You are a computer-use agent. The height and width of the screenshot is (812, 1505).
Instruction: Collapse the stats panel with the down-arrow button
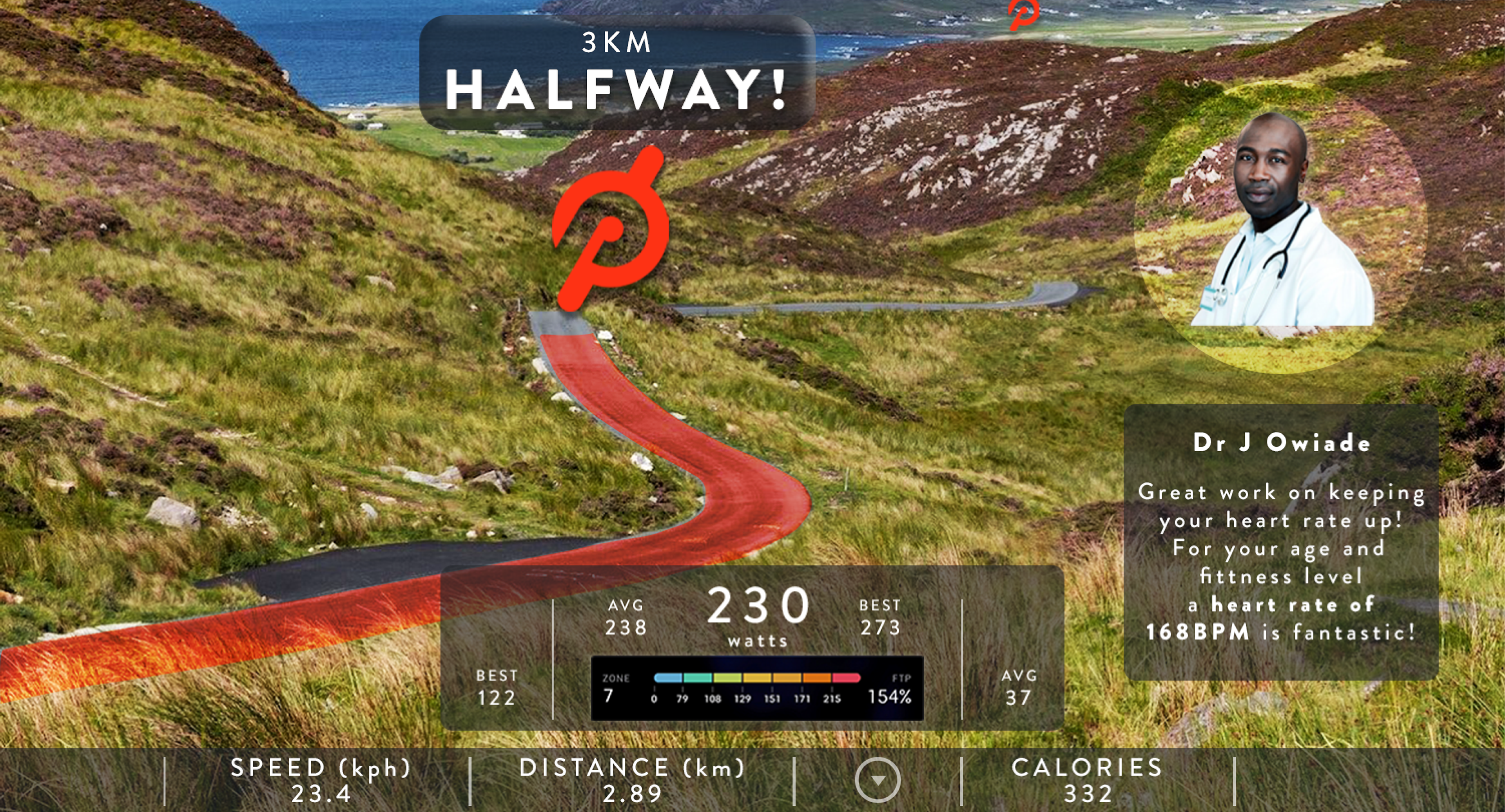pyautogui.click(x=878, y=781)
